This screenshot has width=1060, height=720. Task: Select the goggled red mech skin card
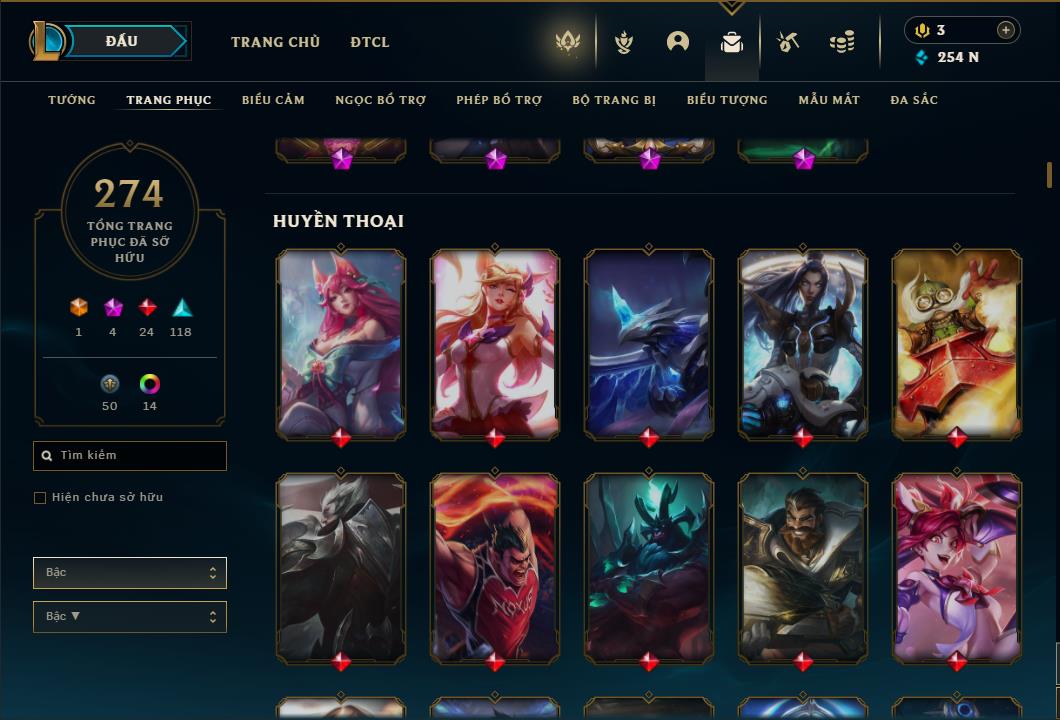(957, 343)
